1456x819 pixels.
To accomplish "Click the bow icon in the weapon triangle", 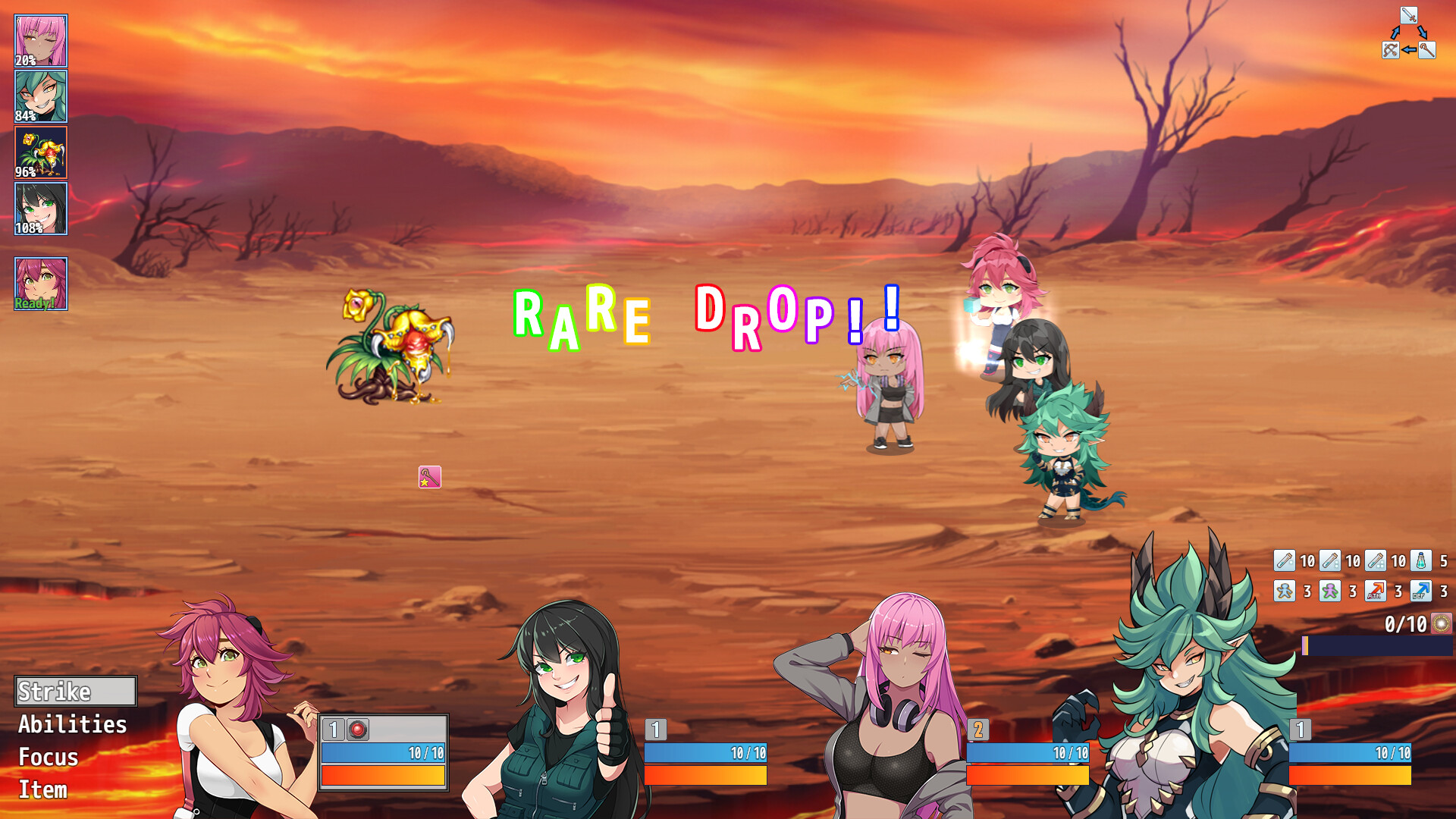I will [x=1391, y=50].
